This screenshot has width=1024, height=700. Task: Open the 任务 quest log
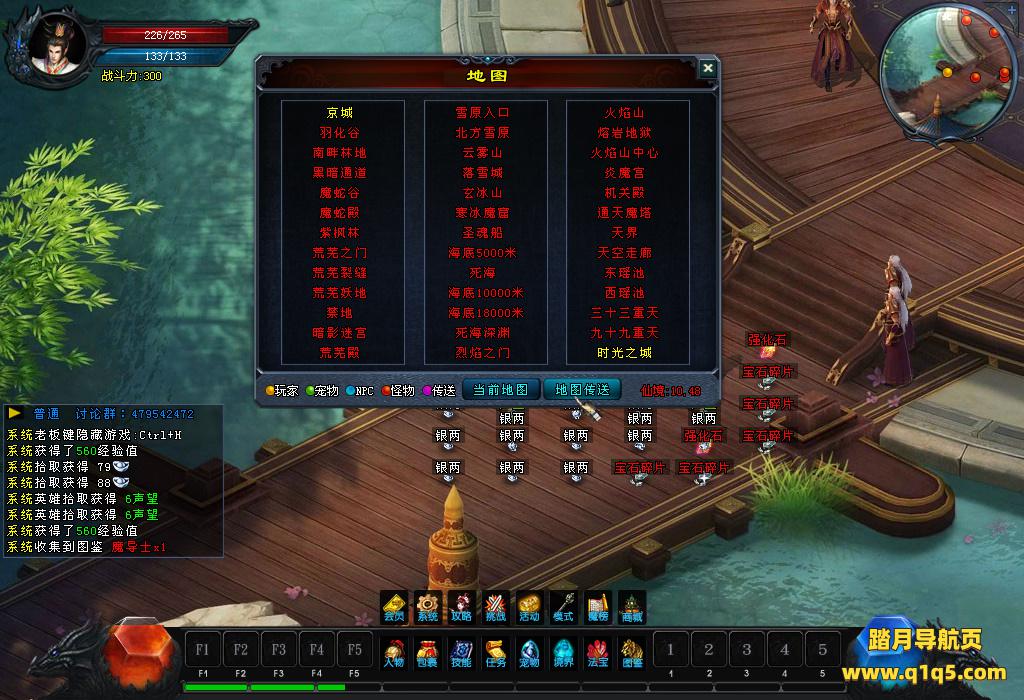coord(495,652)
